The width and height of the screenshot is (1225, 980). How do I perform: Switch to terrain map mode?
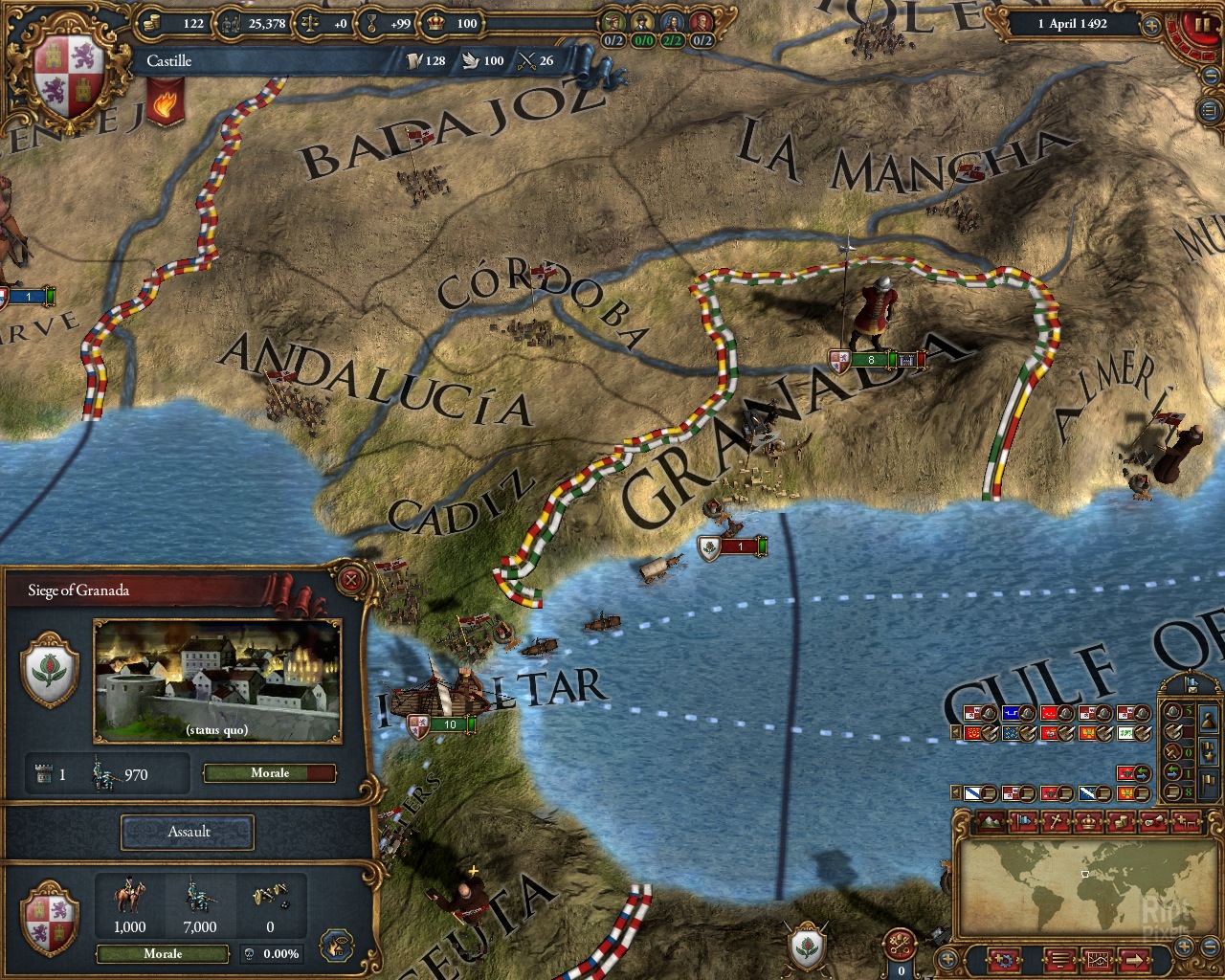[992, 822]
